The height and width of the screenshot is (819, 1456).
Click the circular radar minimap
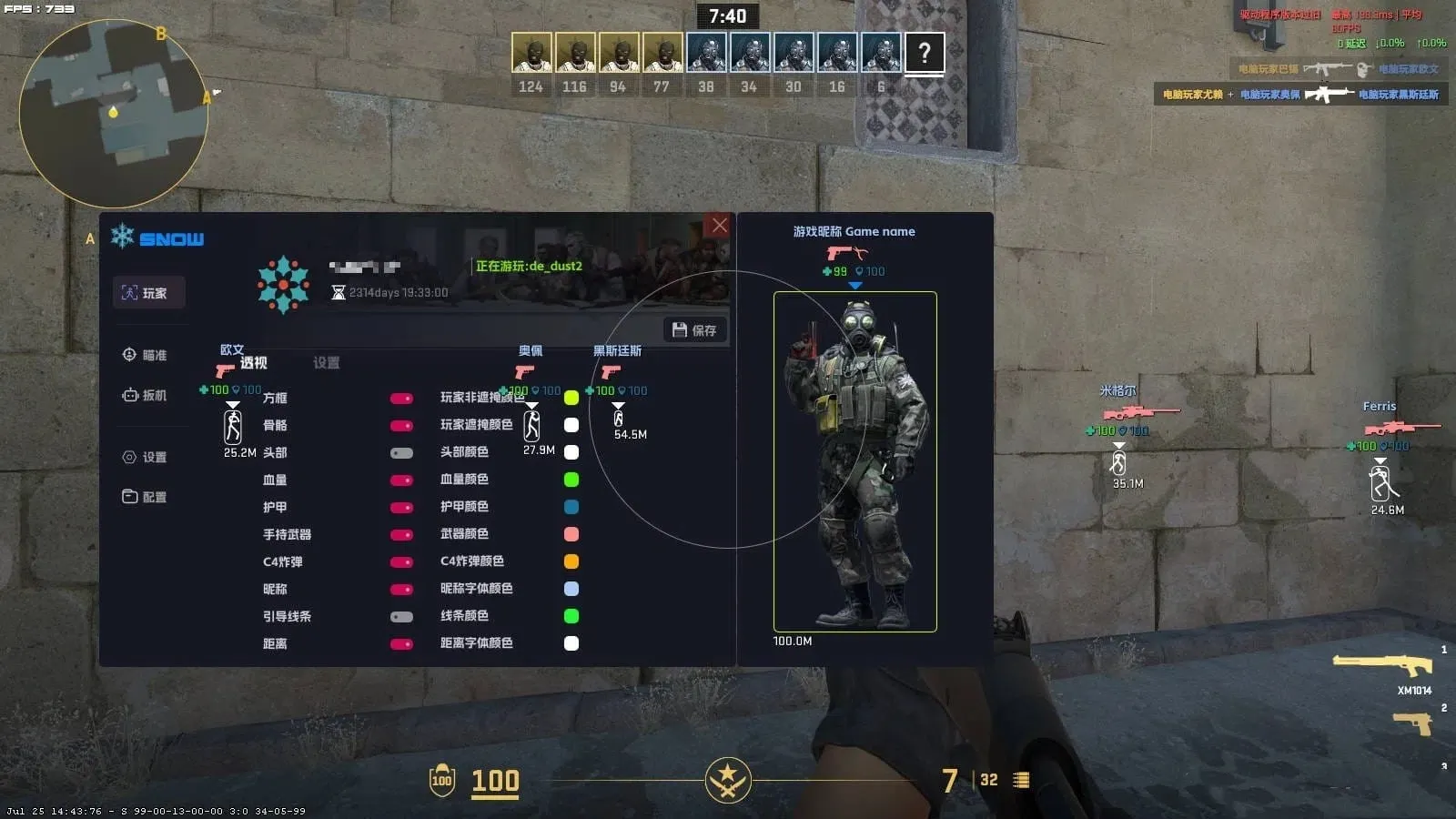point(114,114)
